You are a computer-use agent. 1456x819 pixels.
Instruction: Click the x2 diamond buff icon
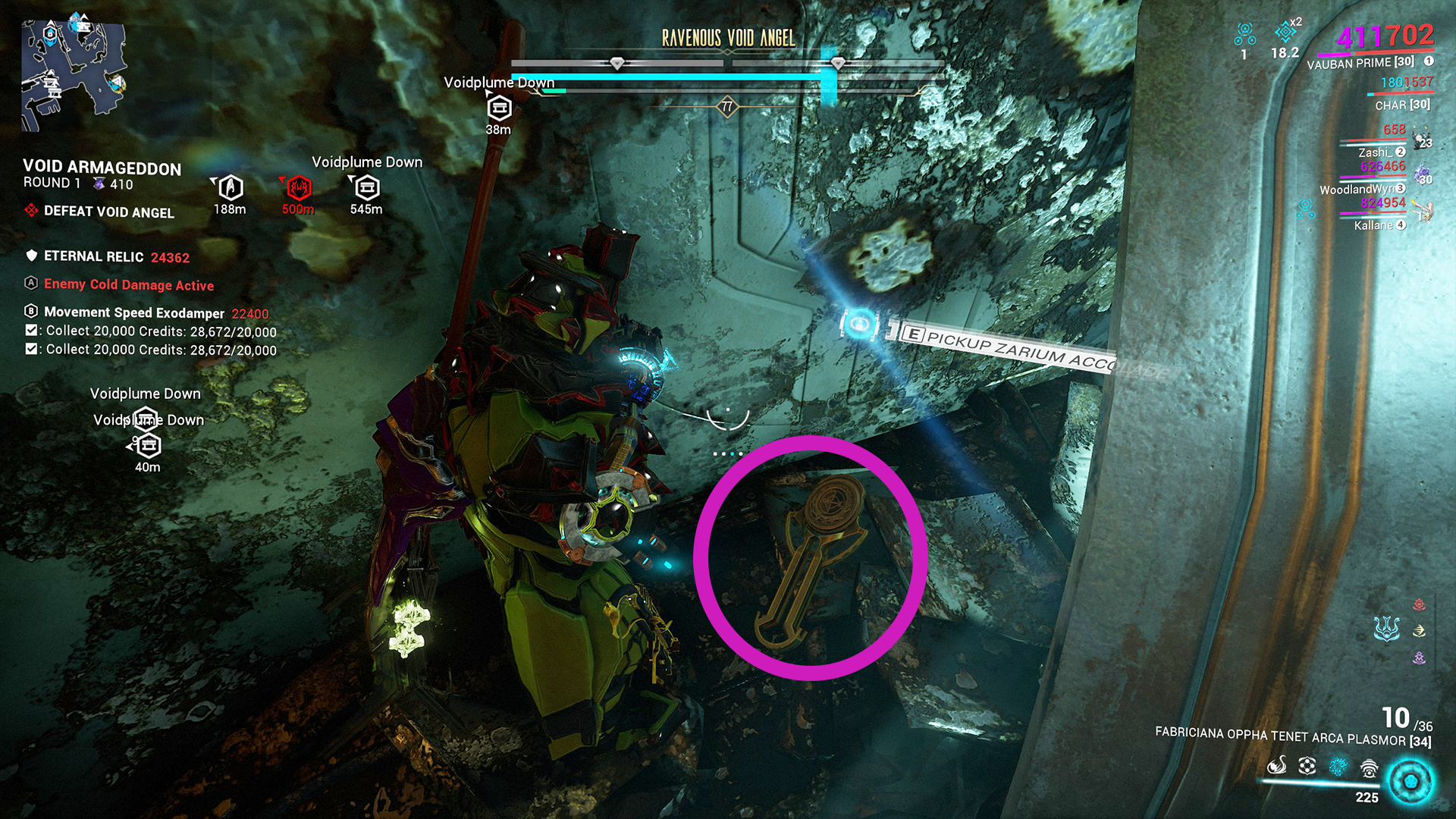tap(1285, 32)
